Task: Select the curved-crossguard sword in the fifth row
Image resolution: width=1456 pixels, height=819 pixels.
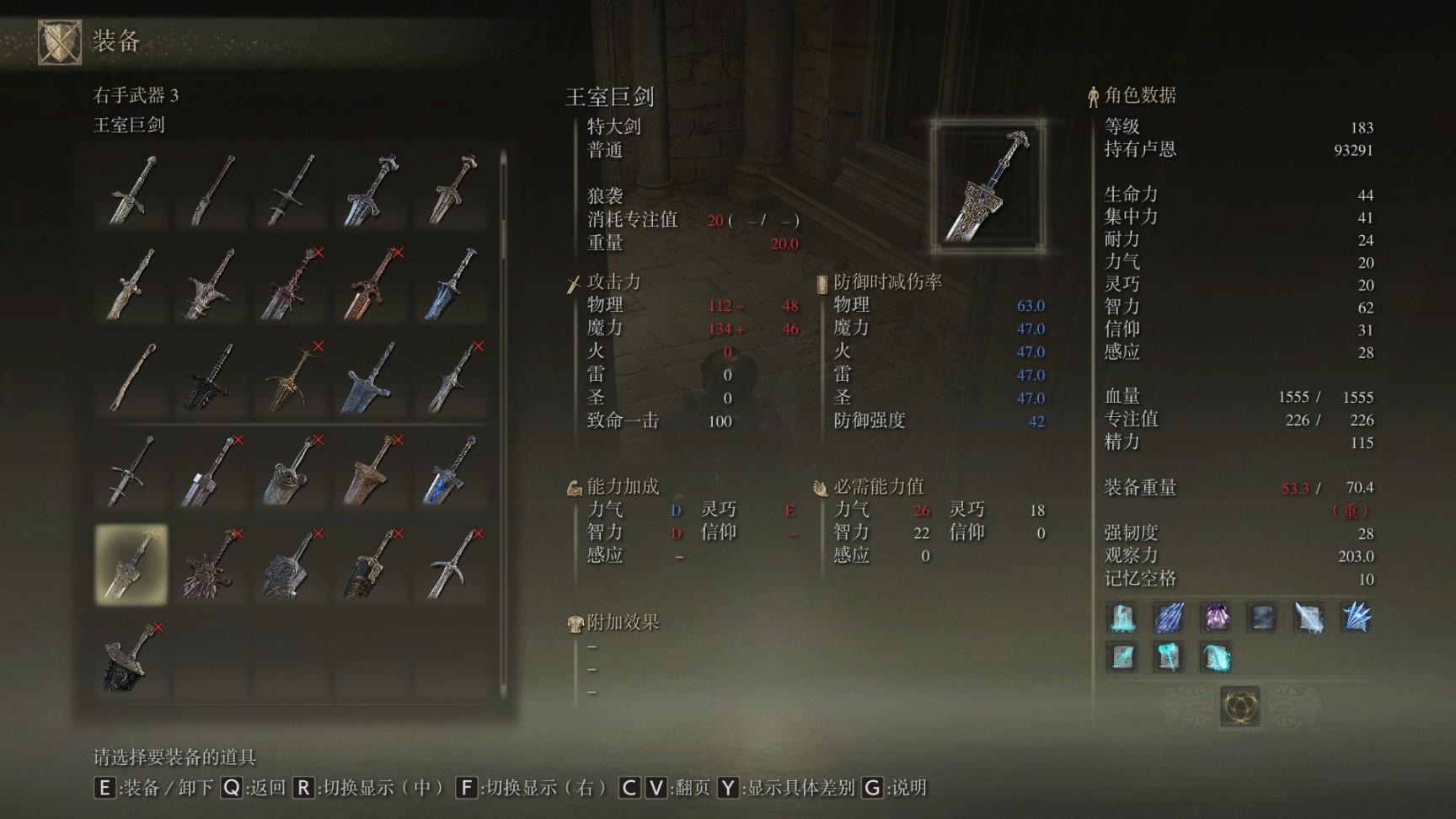Action: pyautogui.click(x=452, y=565)
